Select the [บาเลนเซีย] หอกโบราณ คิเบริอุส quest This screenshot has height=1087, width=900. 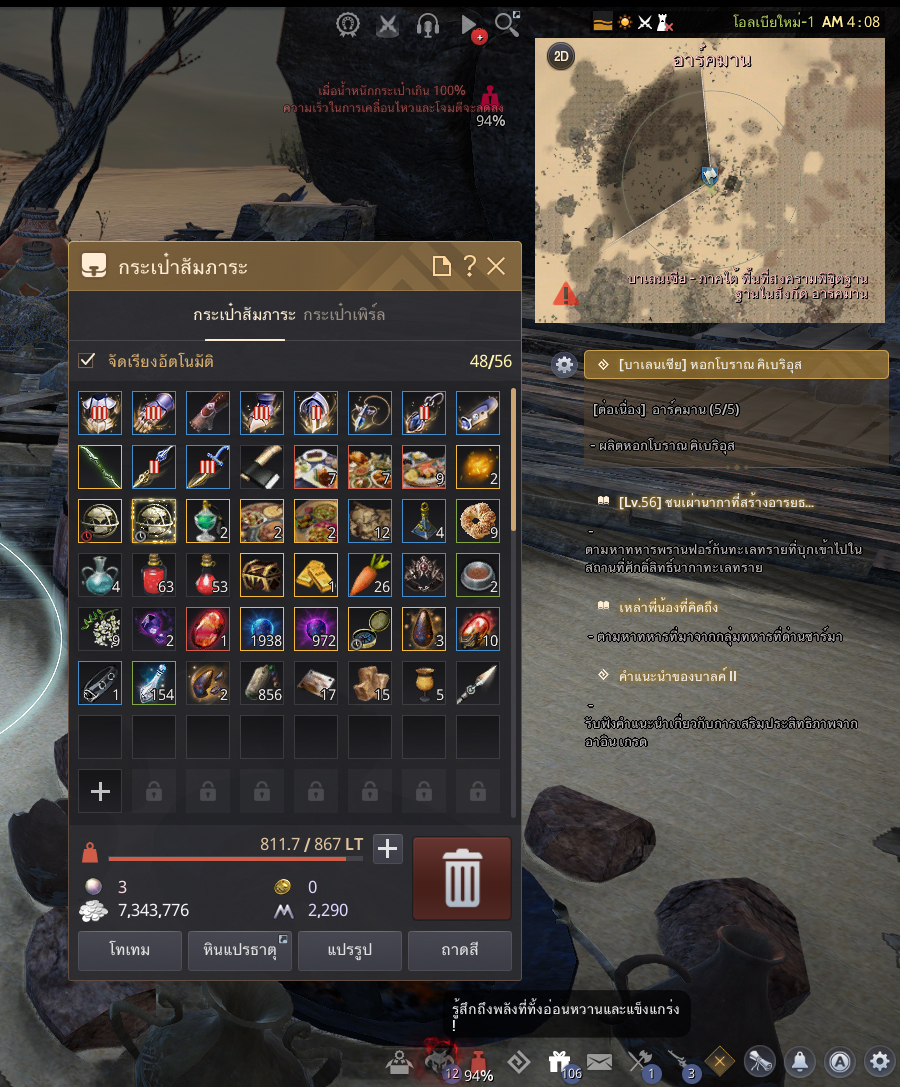(x=736, y=365)
